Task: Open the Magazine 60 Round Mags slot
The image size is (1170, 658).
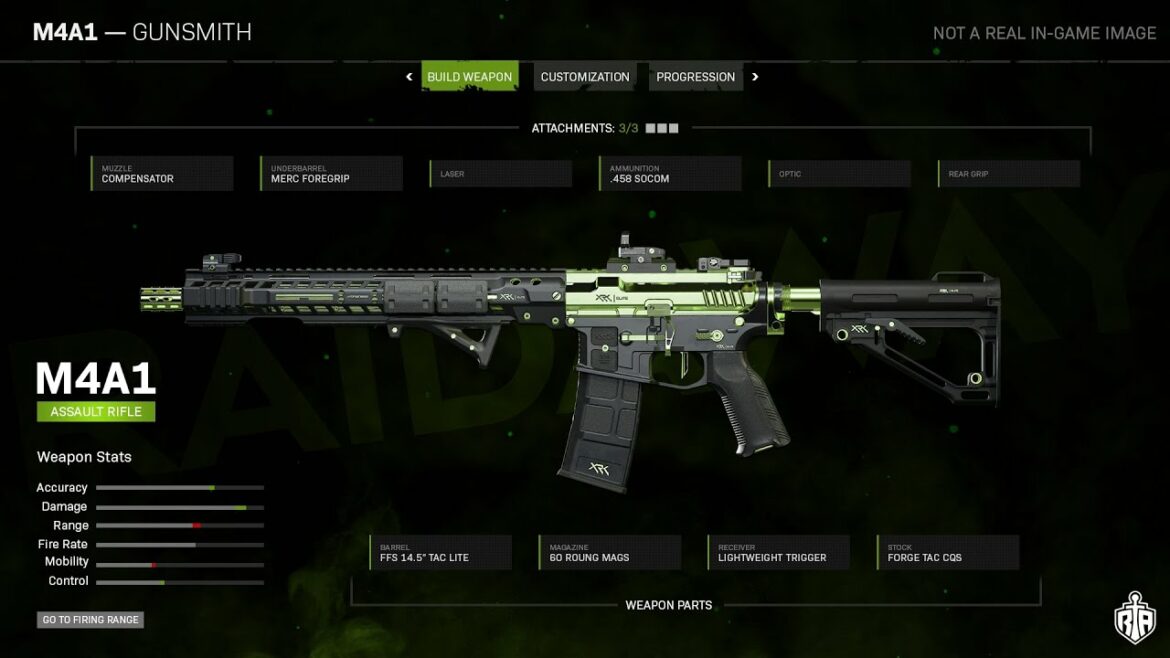Action: coord(610,553)
